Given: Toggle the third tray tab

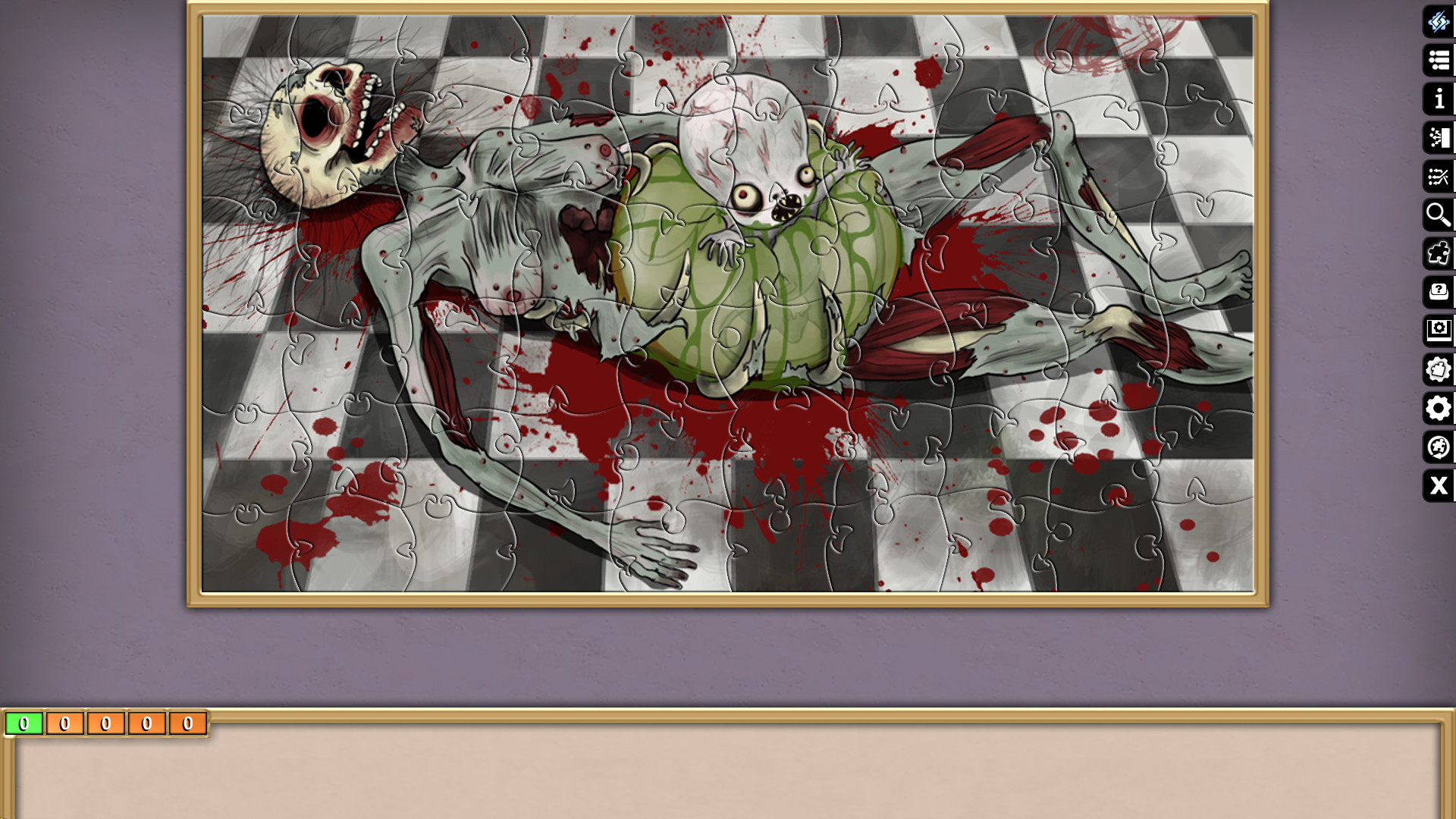Looking at the screenshot, I should (106, 723).
